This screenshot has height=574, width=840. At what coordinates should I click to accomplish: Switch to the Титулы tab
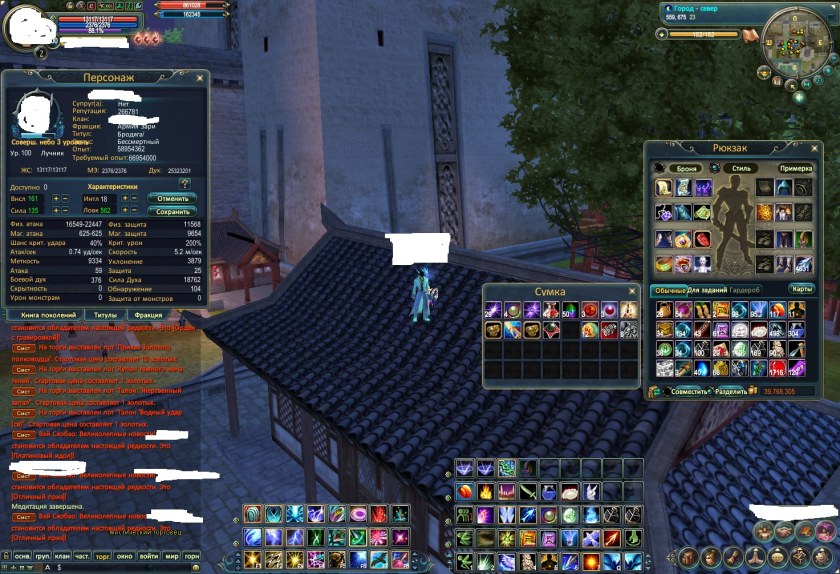(x=104, y=314)
